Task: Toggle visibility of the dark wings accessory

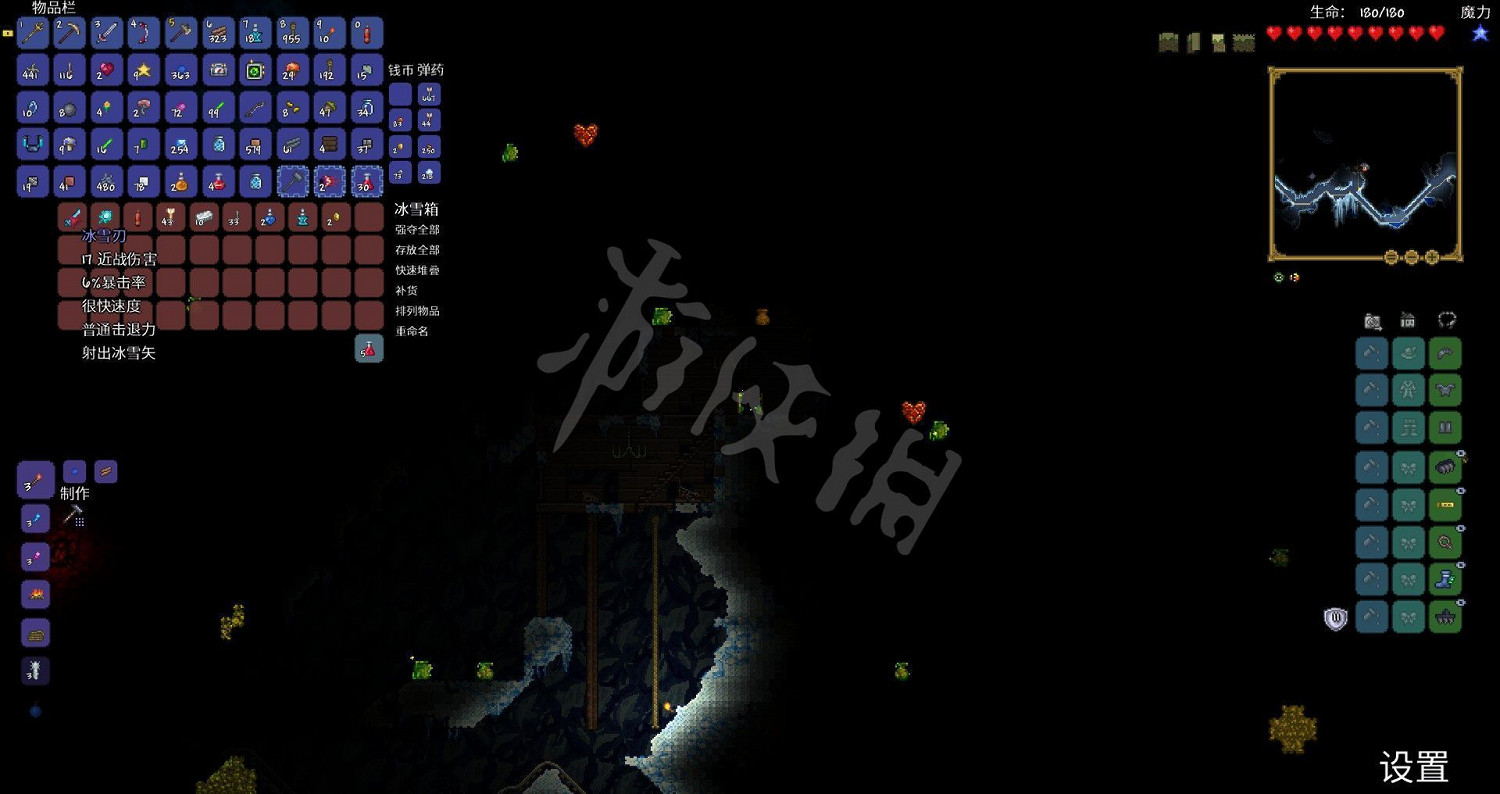Action: tap(1461, 451)
